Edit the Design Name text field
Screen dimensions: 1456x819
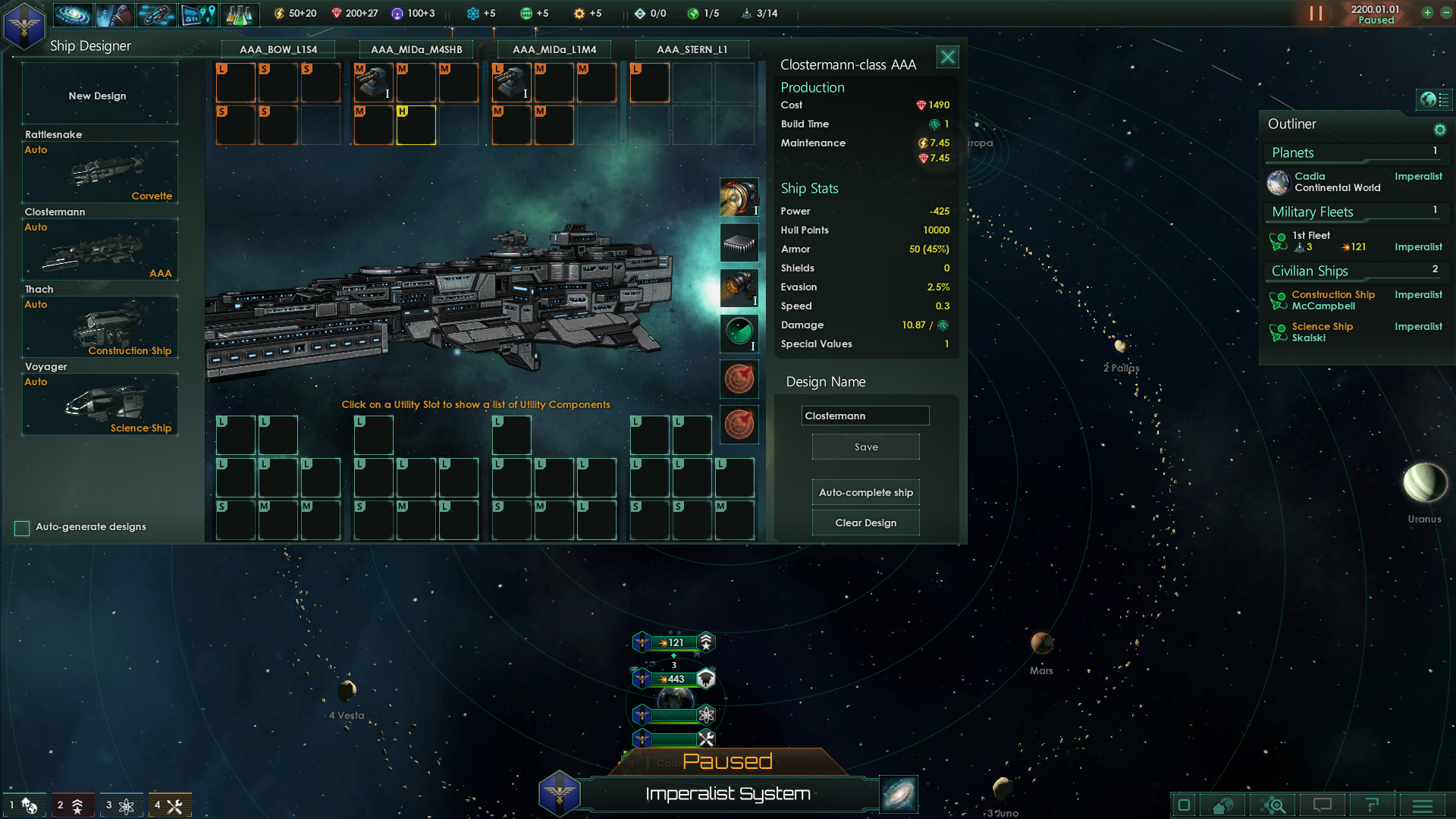(864, 416)
